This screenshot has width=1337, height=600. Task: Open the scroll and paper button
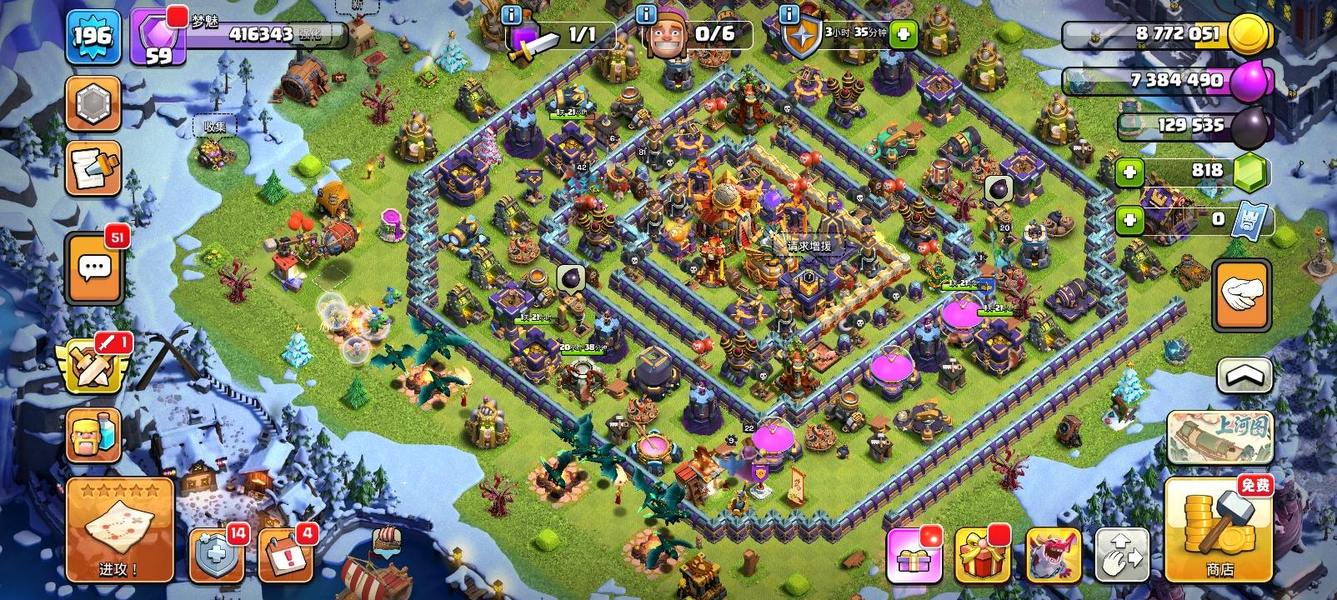pos(93,168)
